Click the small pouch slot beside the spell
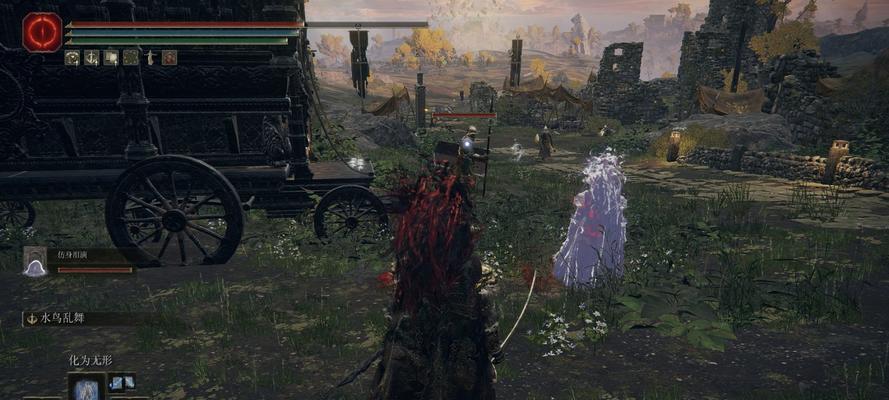 coord(122,382)
